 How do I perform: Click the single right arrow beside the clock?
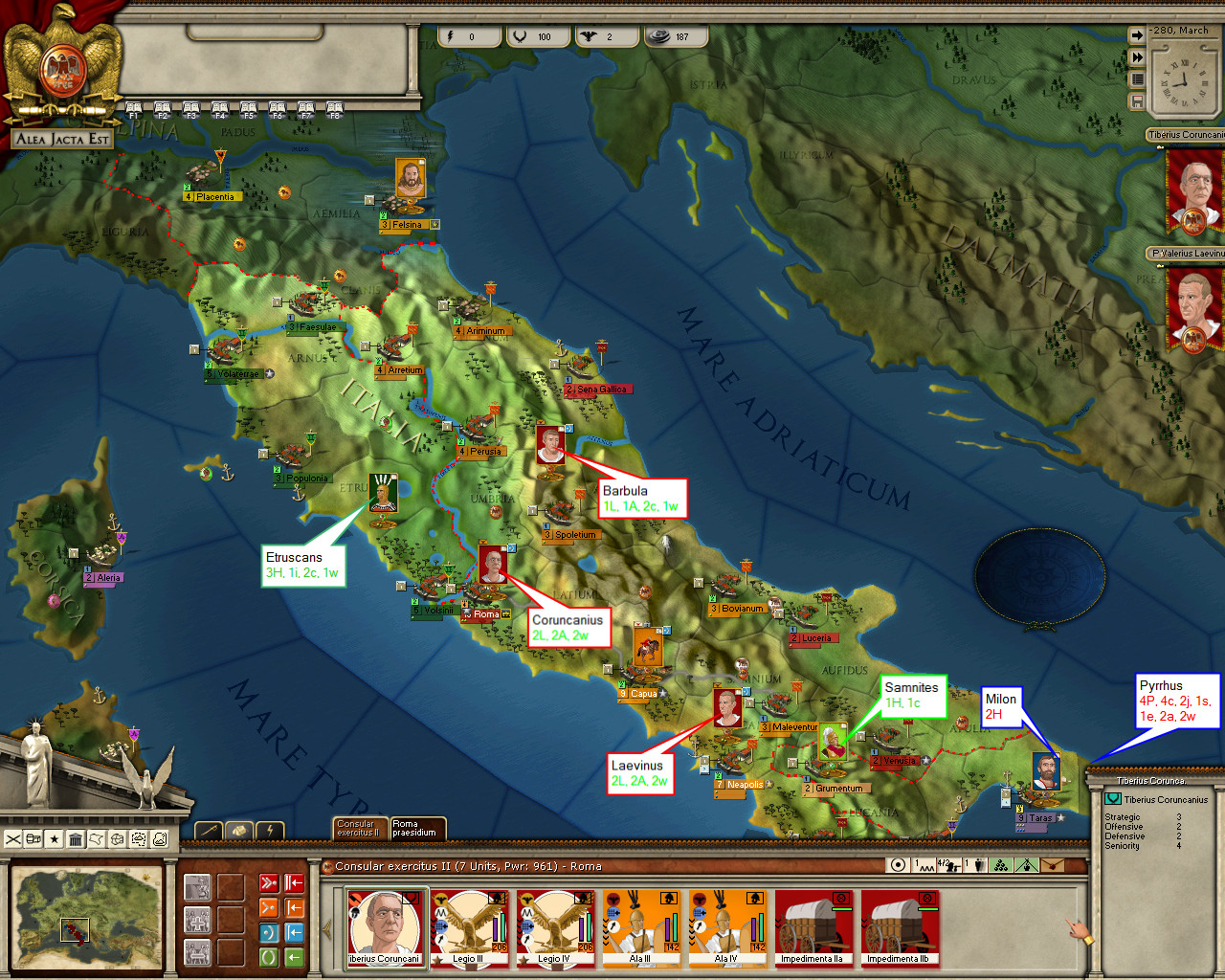point(1137,35)
